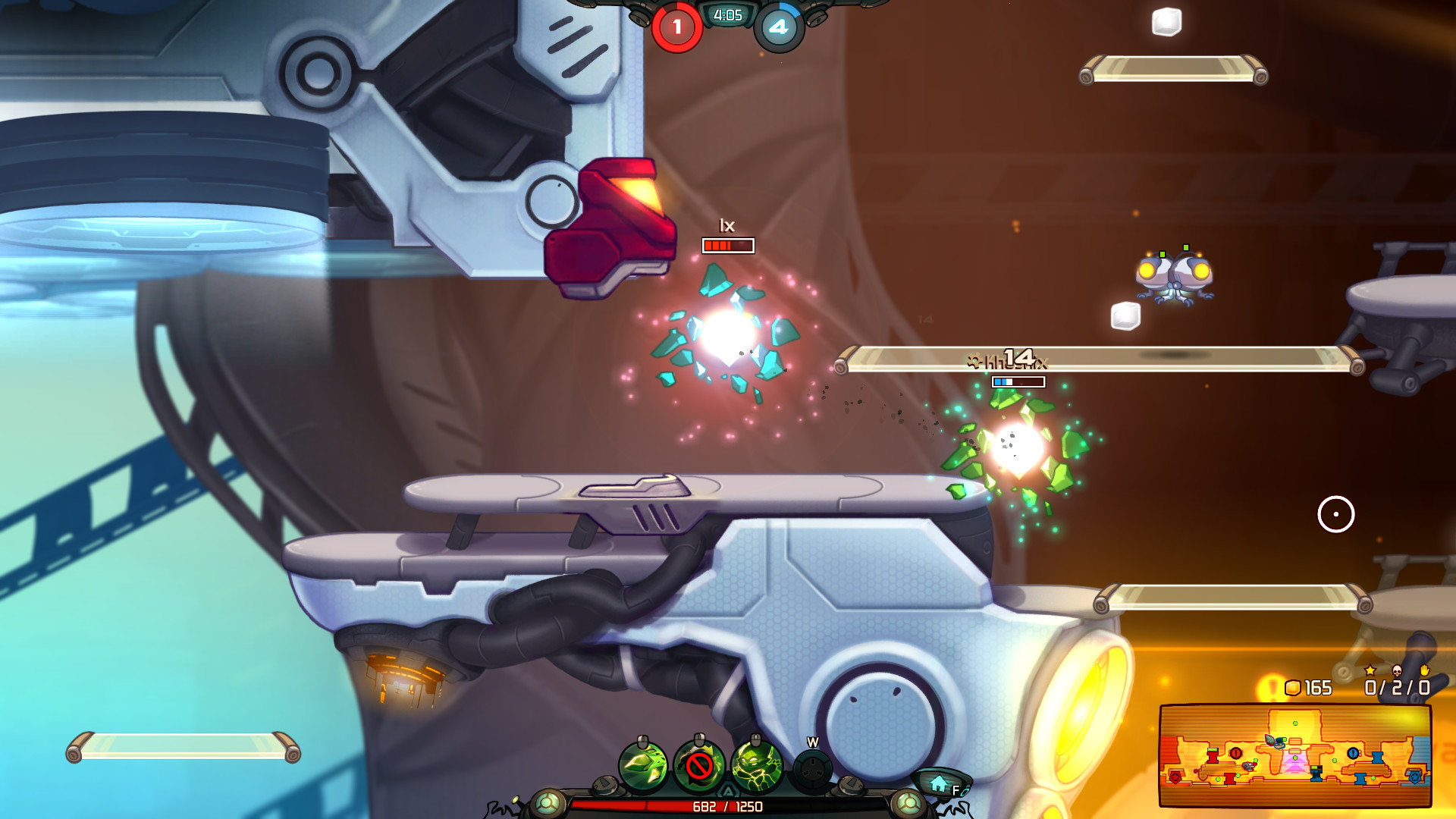Screen dimensions: 1456x819
Task: Toggle the red team score circle showing 1
Action: [677, 27]
